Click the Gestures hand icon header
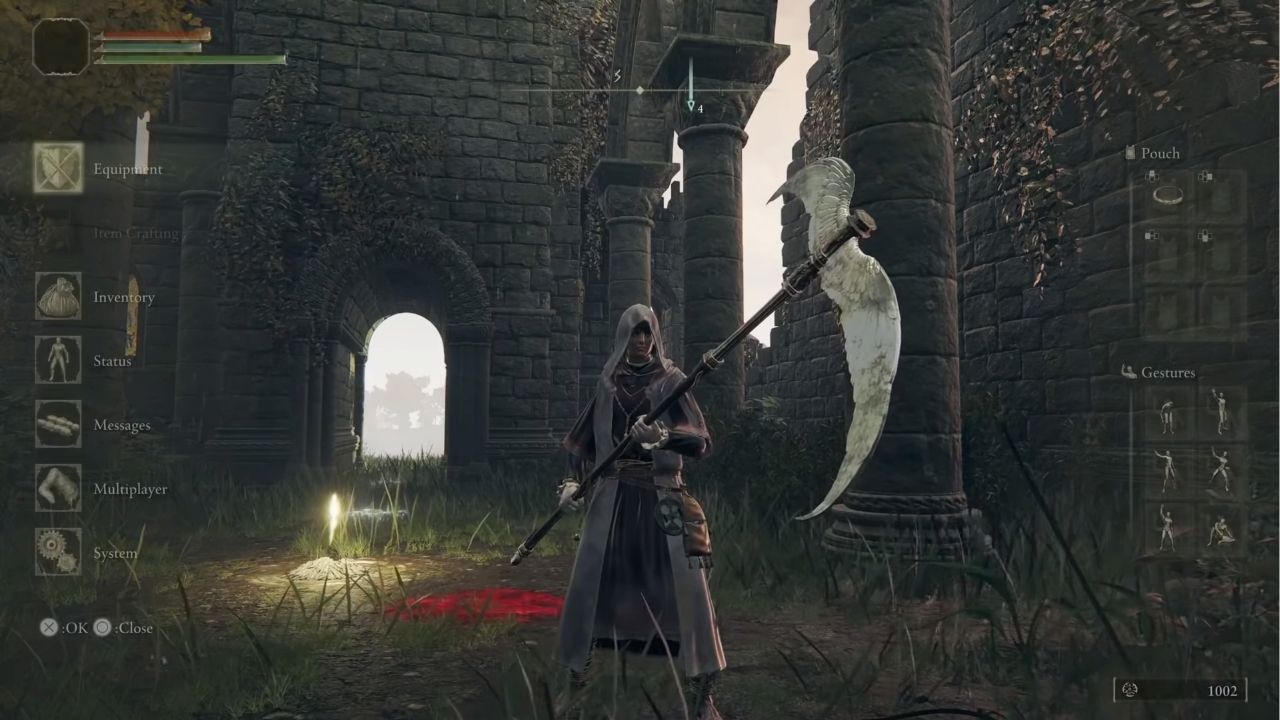This screenshot has height=720, width=1280. [x=1128, y=371]
